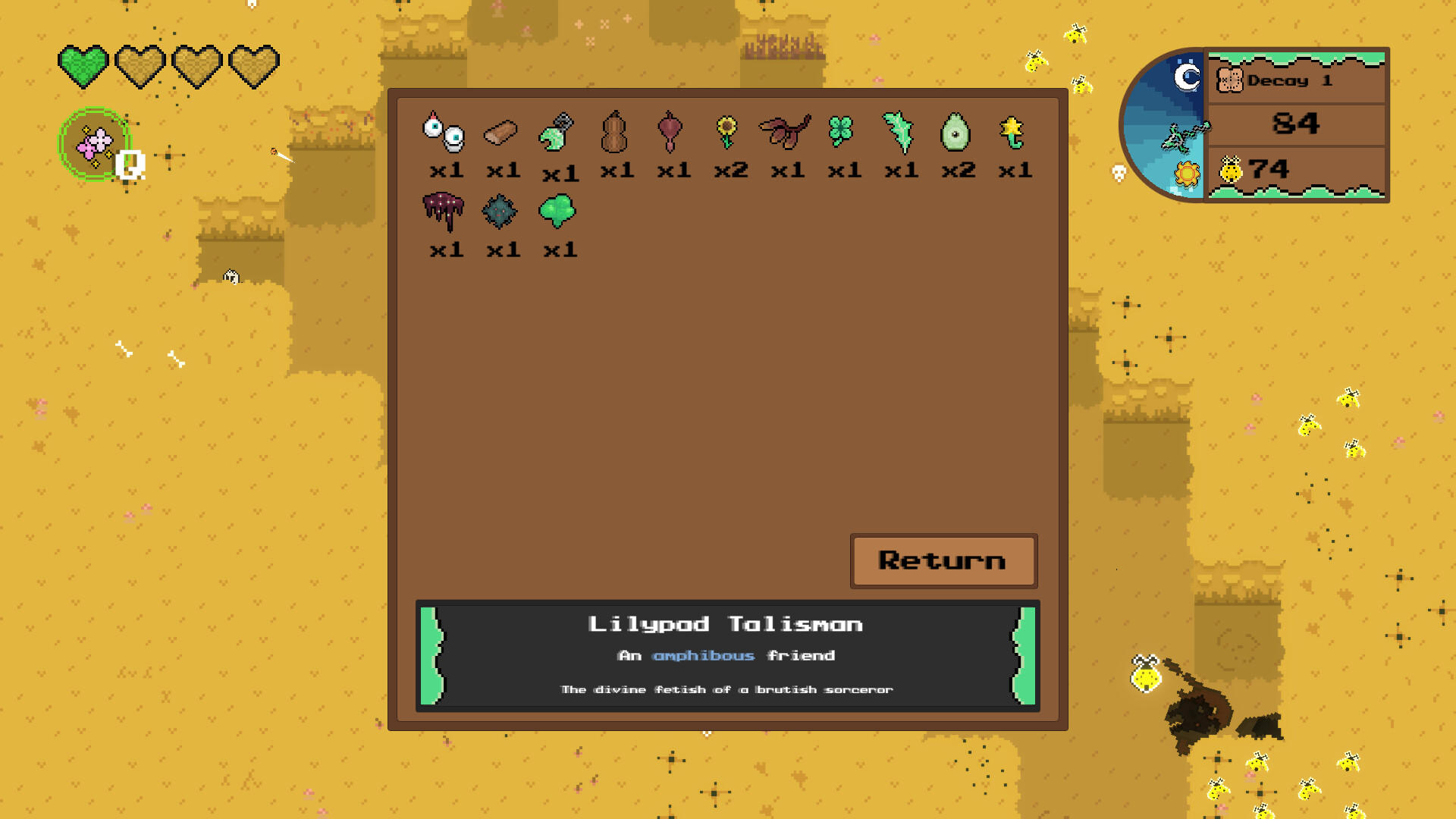
Task: Click the Return button
Action: pos(943,561)
